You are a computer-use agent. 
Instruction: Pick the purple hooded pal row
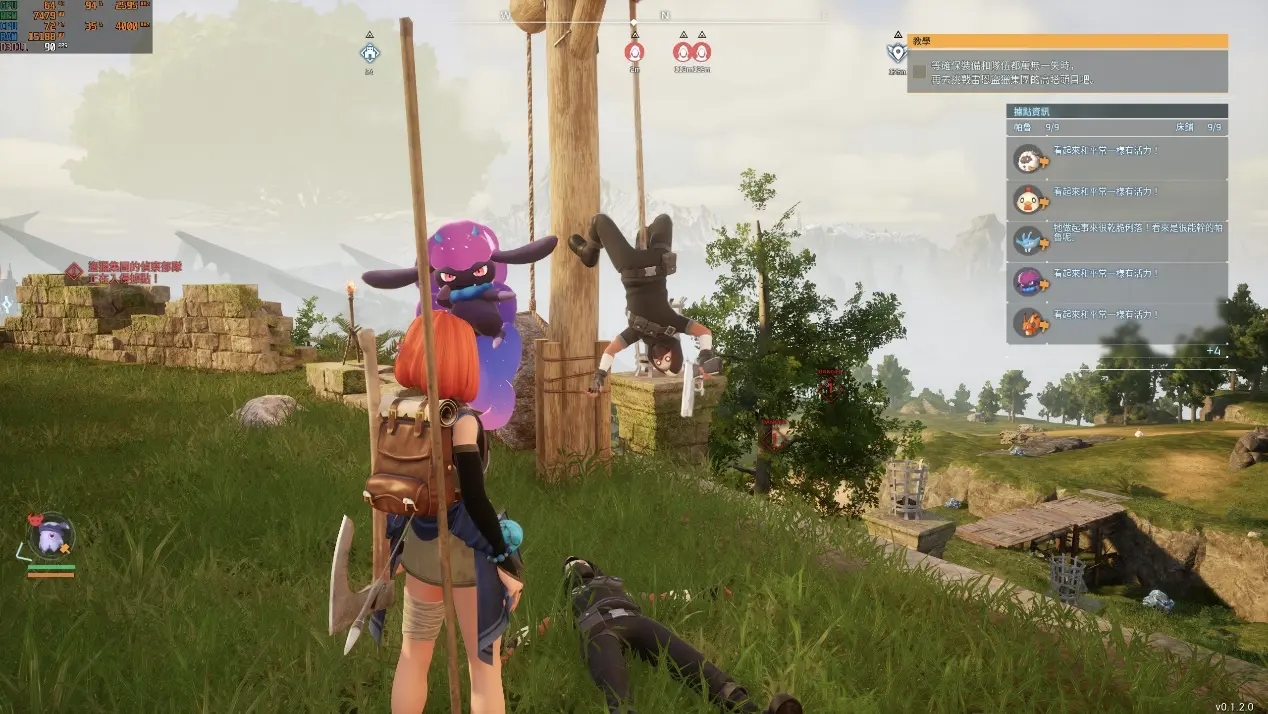(1116, 282)
